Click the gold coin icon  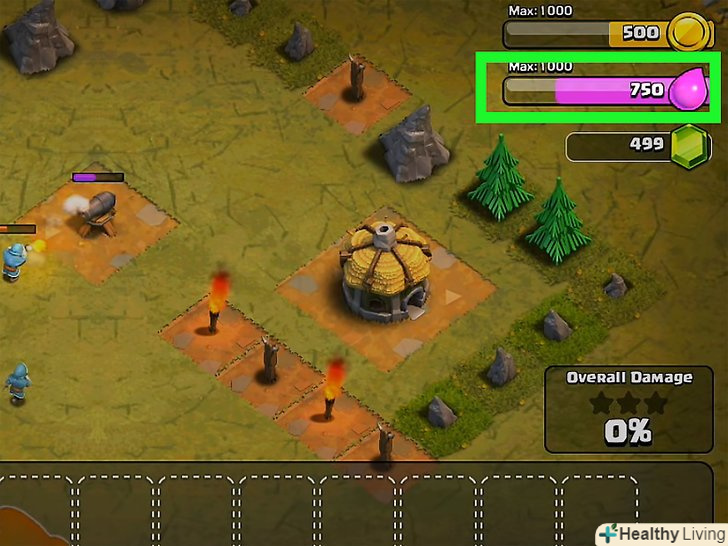point(687,34)
